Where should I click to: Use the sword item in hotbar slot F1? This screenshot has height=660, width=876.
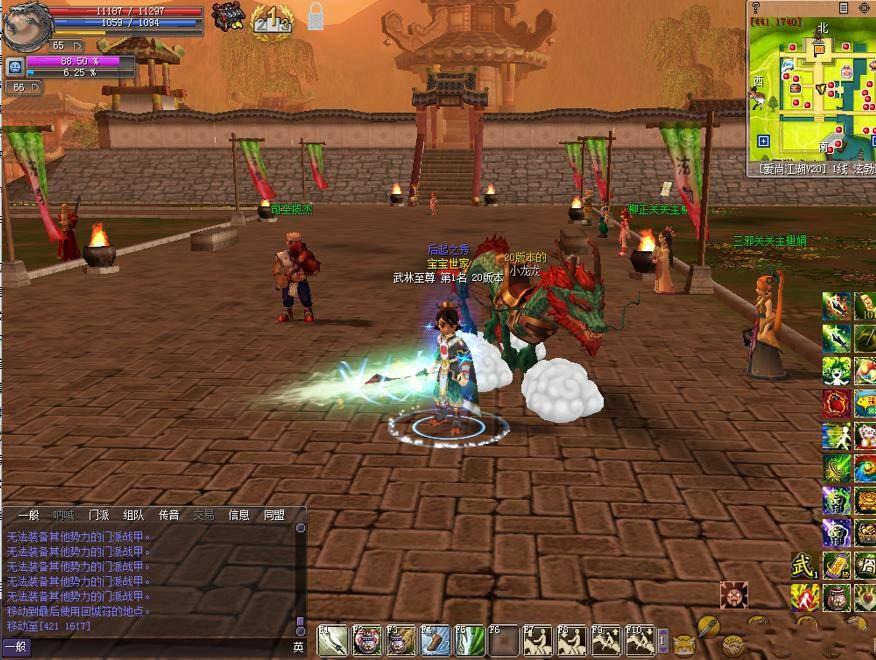tap(332, 640)
